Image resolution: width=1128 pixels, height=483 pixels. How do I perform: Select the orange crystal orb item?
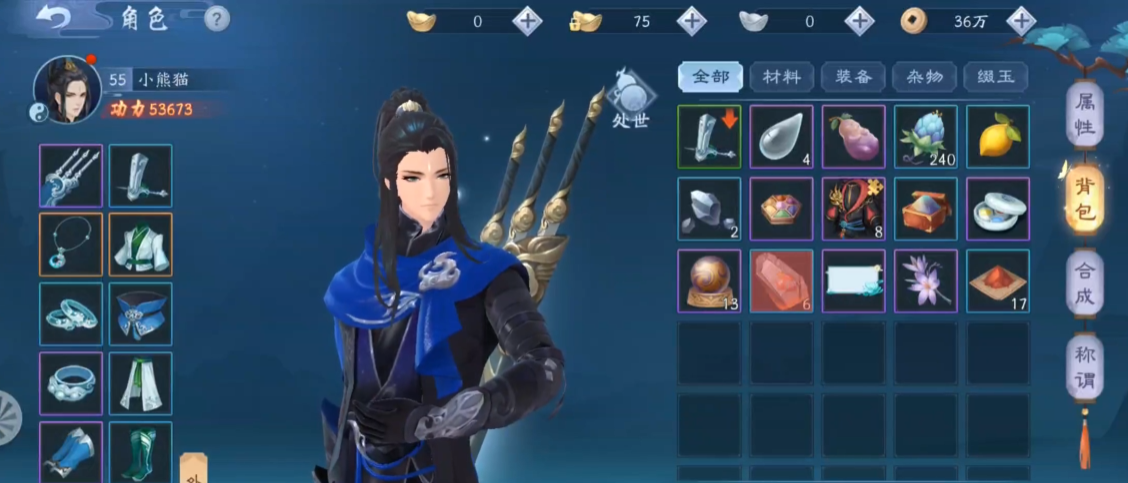click(709, 281)
